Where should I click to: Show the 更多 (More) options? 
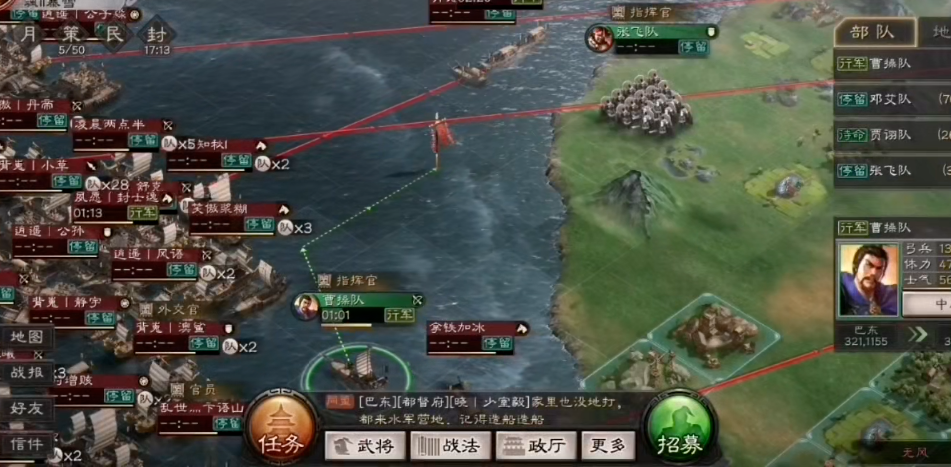point(608,446)
